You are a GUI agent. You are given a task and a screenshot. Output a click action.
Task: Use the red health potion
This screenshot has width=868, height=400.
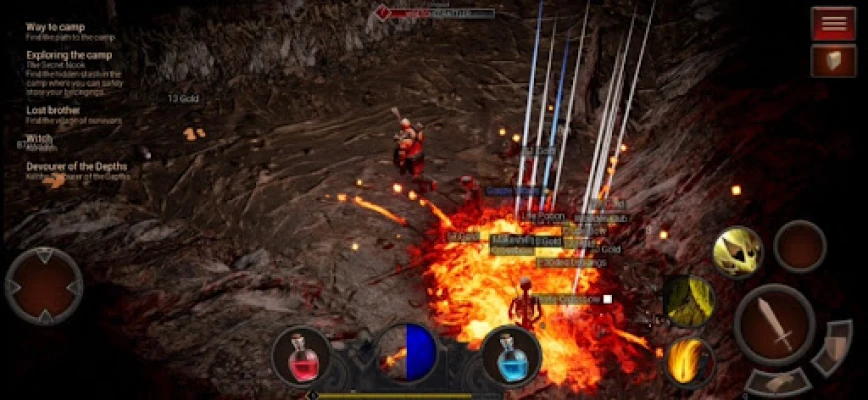(301, 355)
